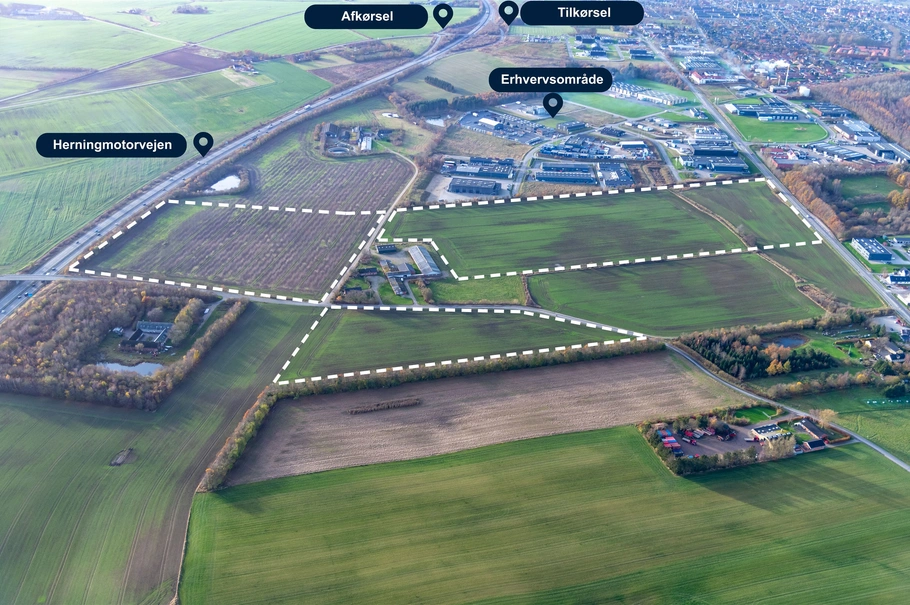Select the map pin below Erhvervsområde
The height and width of the screenshot is (605, 910).
(x=553, y=104)
